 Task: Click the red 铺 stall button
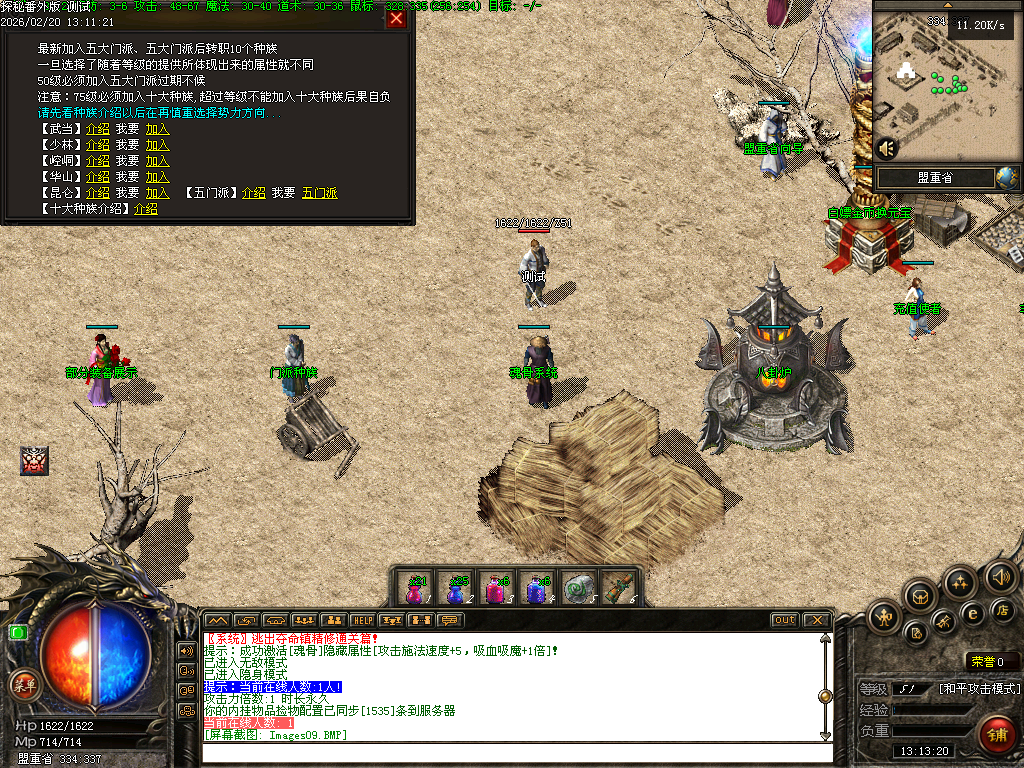tap(997, 734)
